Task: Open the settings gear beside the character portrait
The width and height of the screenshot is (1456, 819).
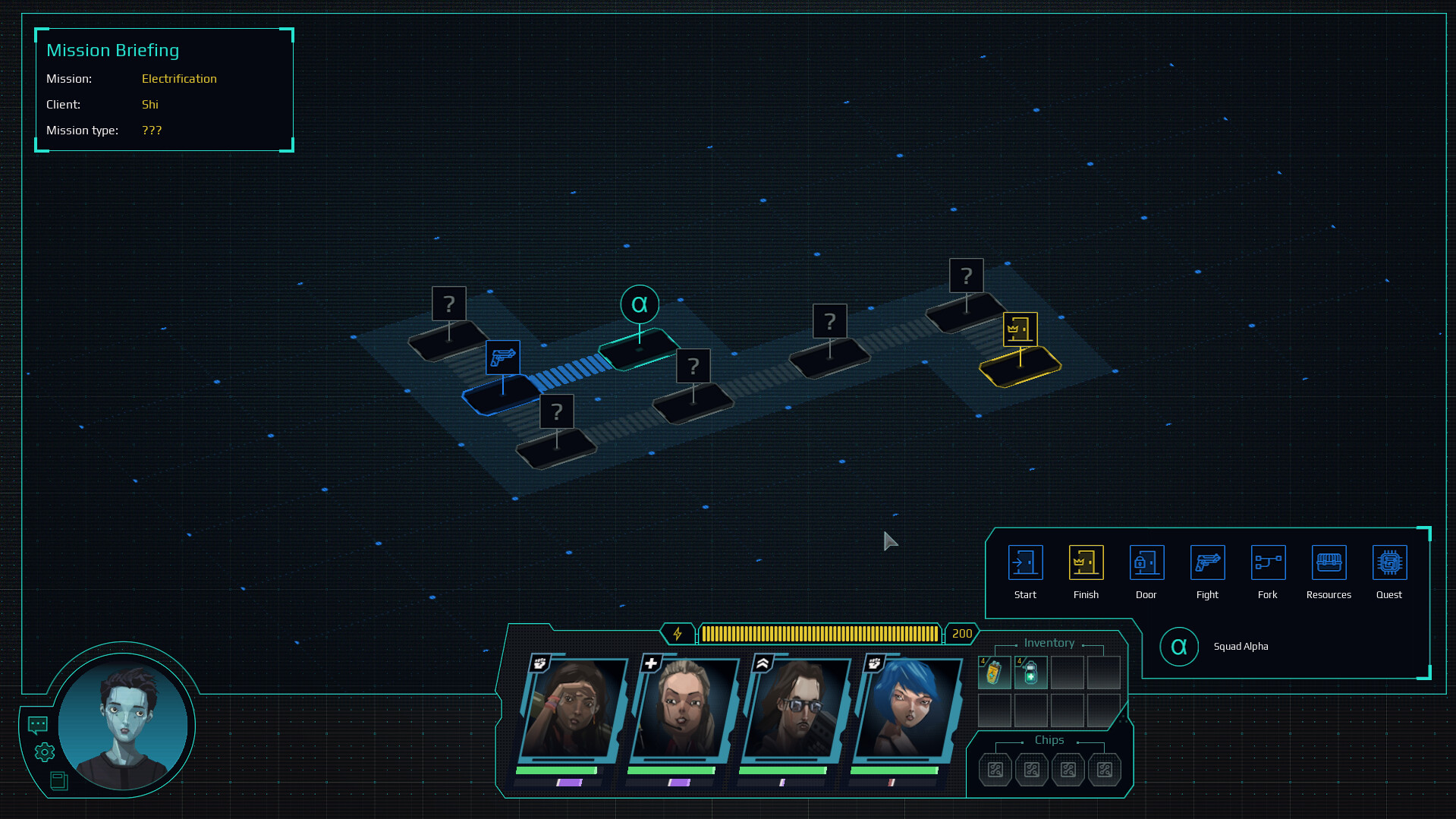Action: [43, 752]
